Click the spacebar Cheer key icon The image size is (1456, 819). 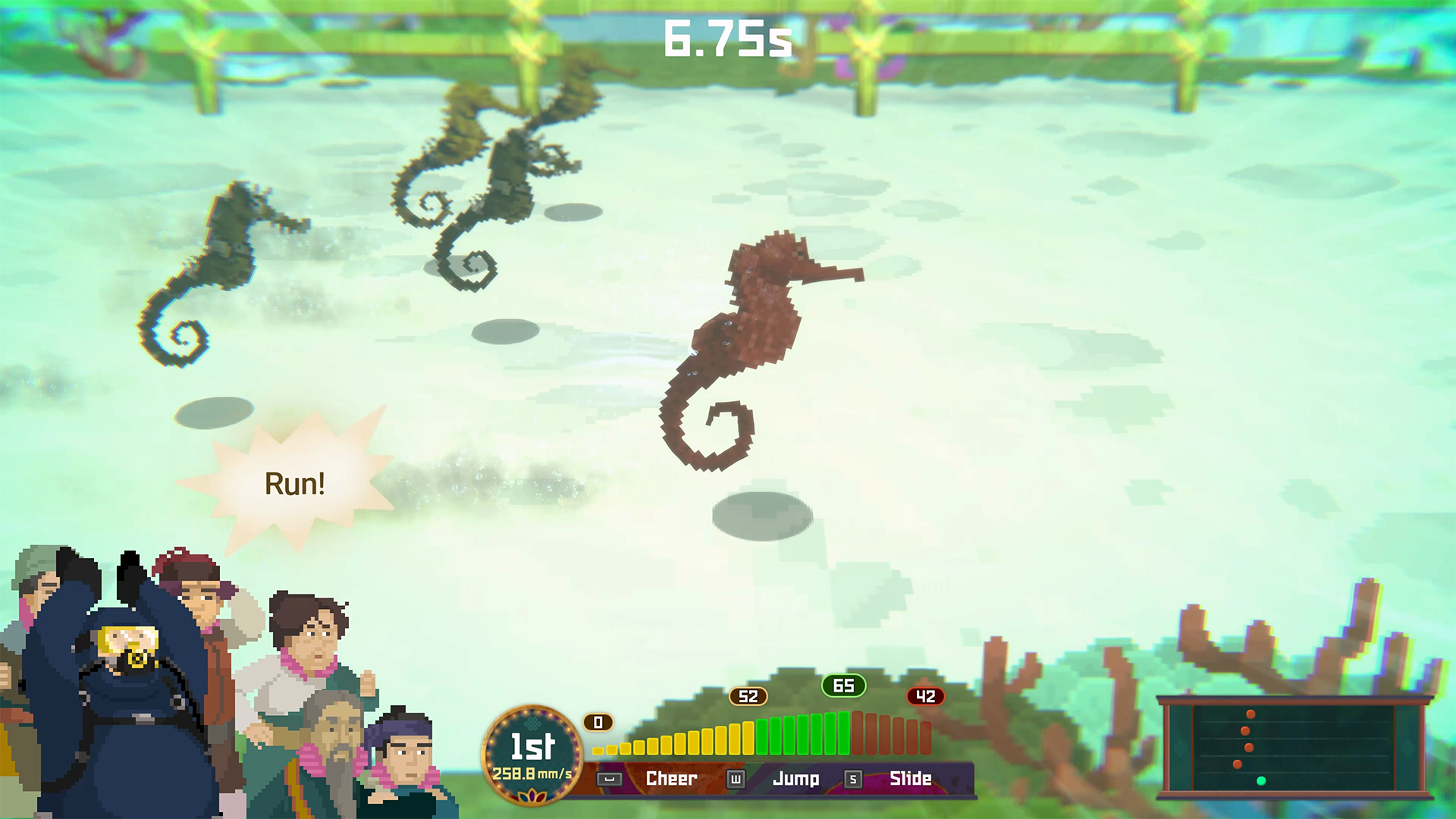pos(608,780)
